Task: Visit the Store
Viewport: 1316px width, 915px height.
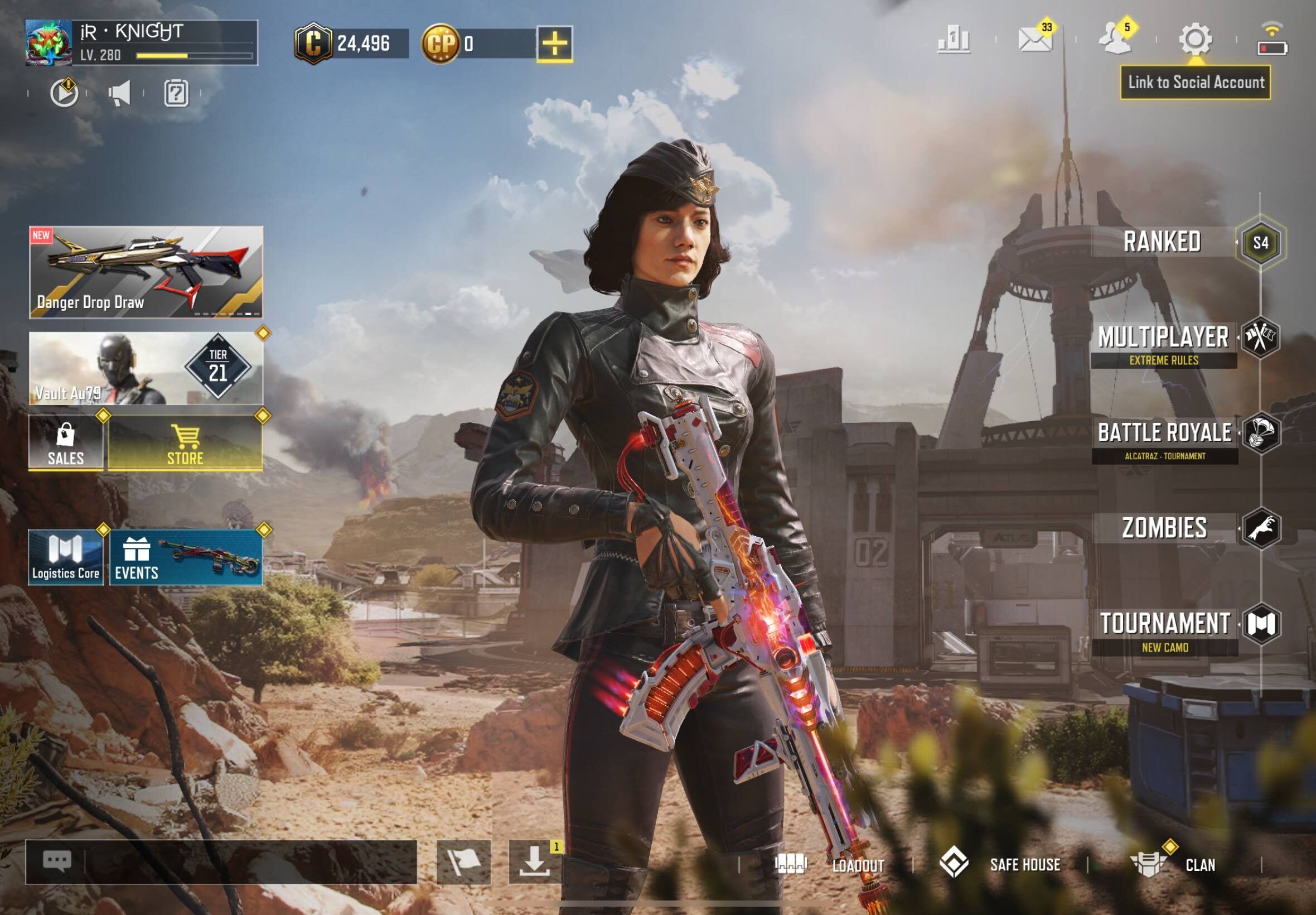Action: tap(185, 442)
